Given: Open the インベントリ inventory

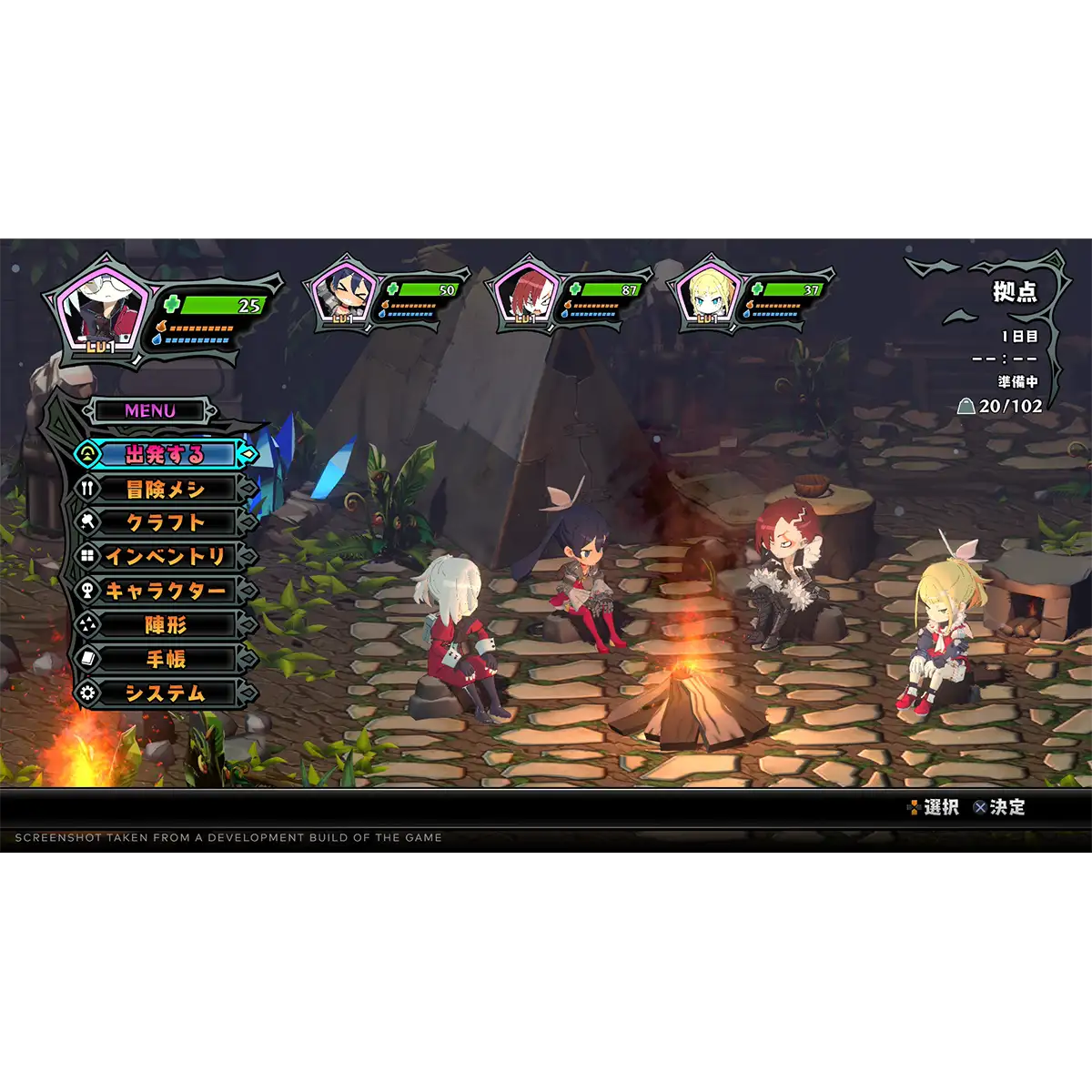Looking at the screenshot, I should (165, 556).
